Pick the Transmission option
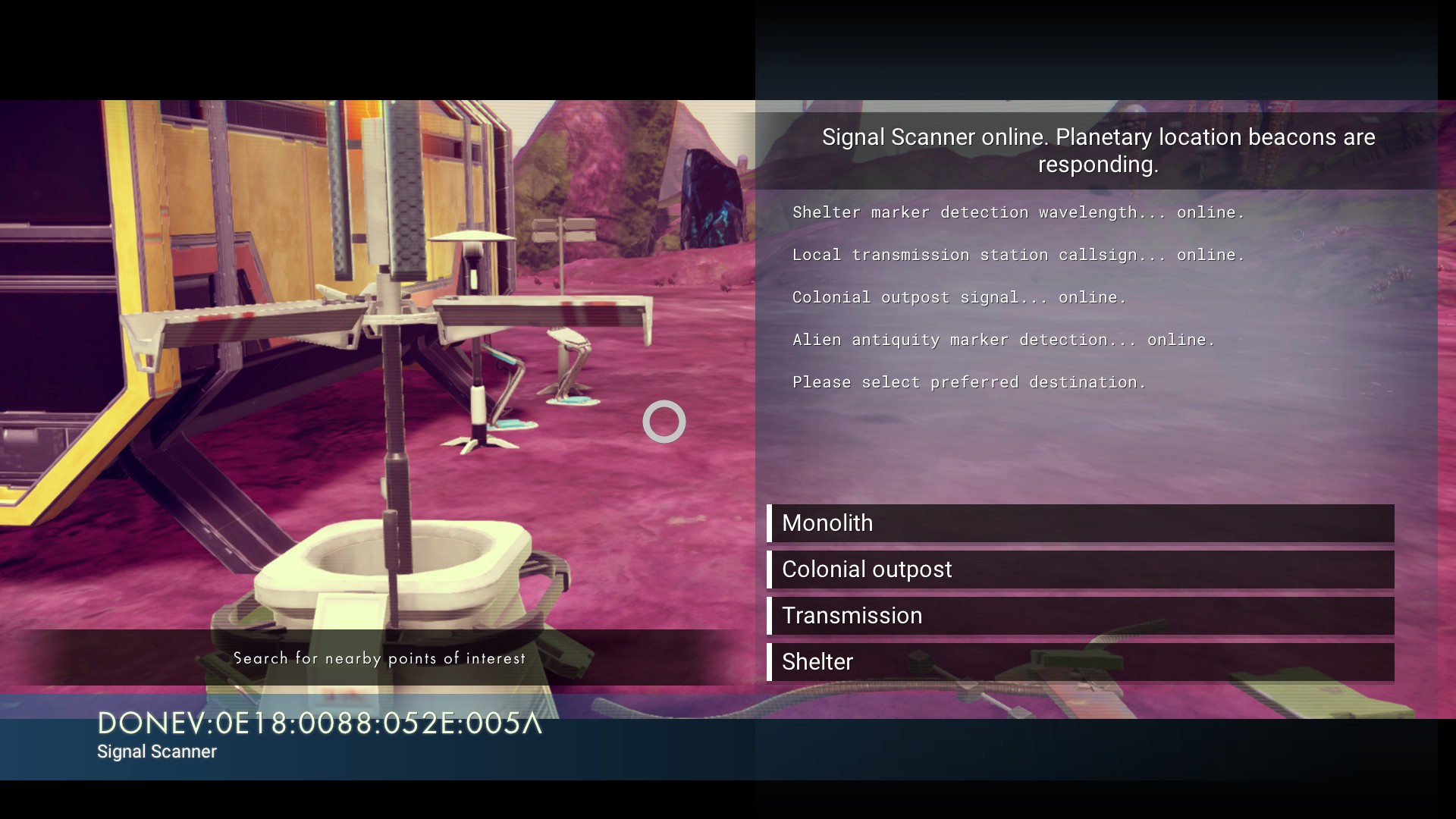 (x=1080, y=616)
